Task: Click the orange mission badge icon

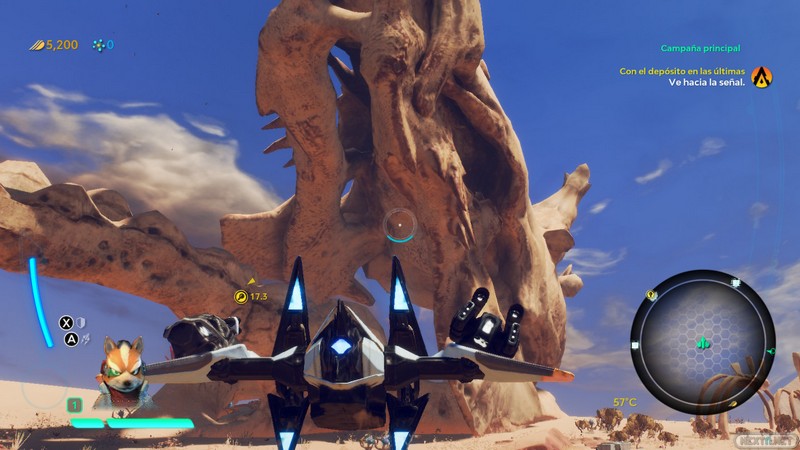Action: click(762, 77)
